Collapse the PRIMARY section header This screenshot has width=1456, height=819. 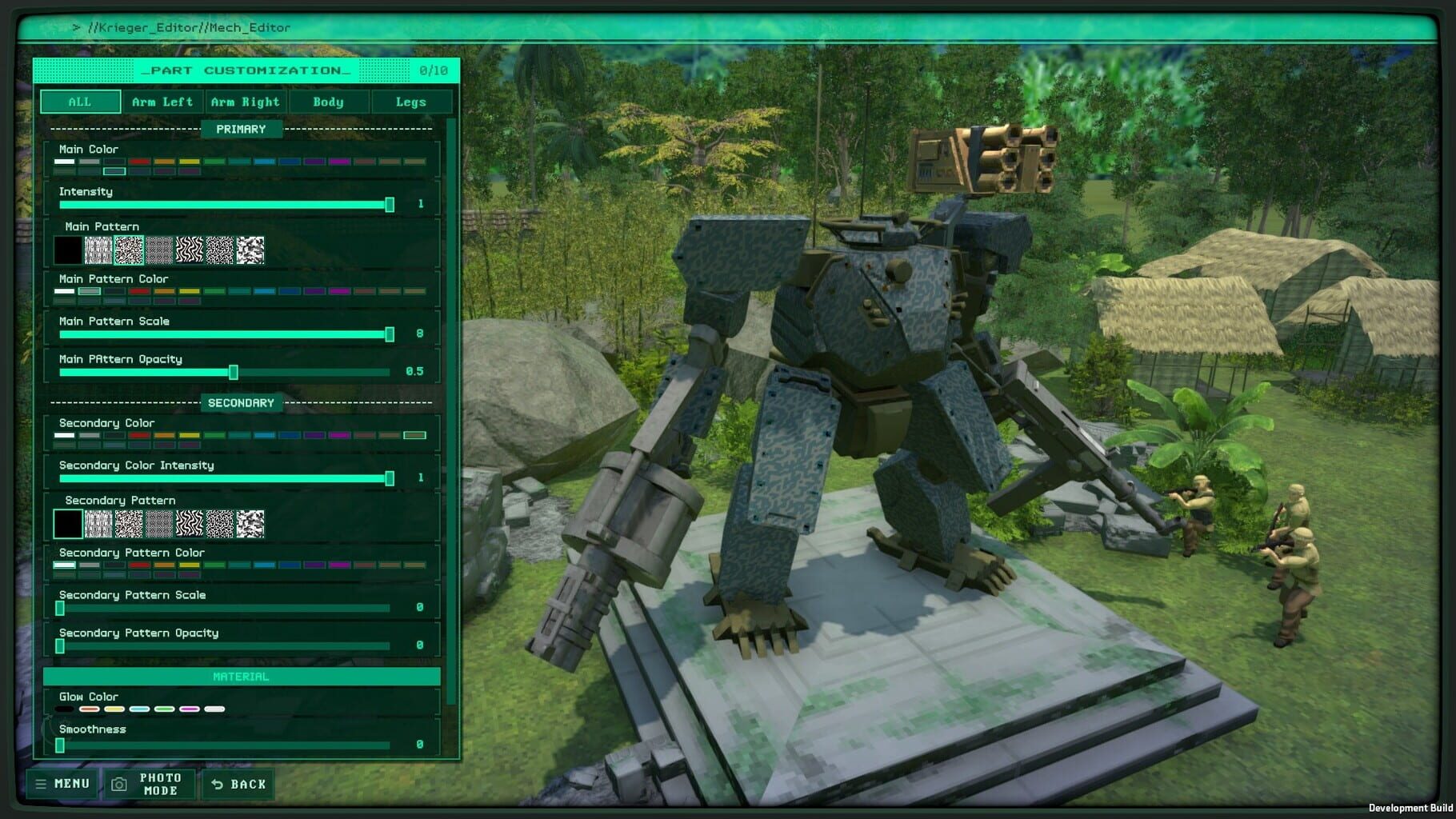point(242,129)
